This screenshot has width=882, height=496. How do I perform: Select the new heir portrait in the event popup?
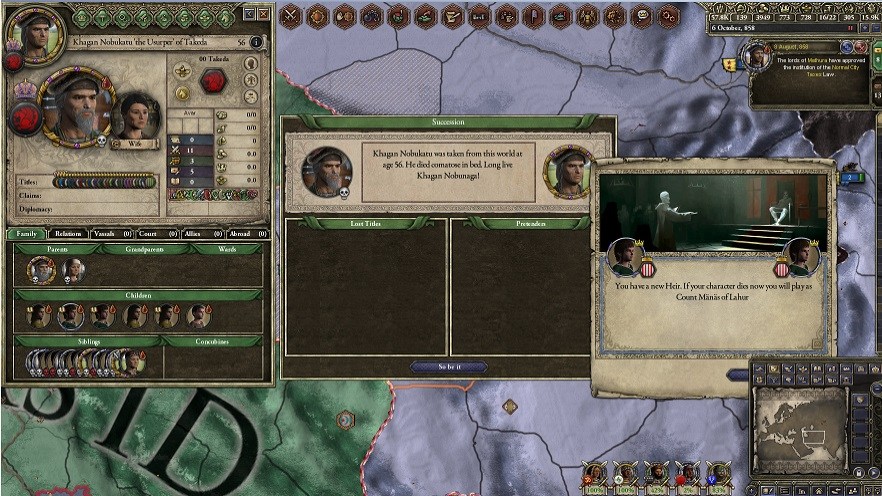pyautogui.click(x=800, y=256)
